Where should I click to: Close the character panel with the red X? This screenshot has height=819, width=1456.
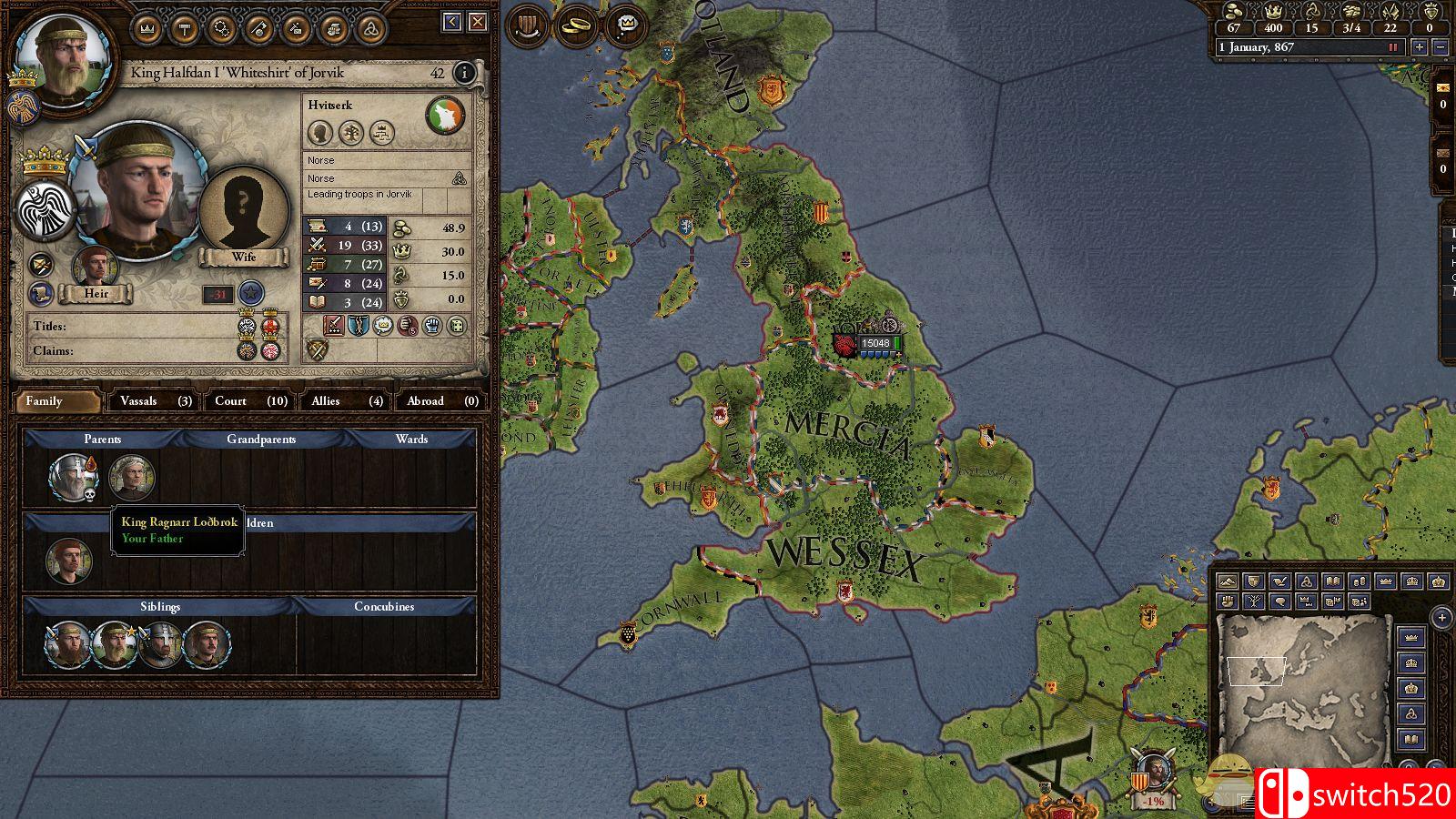477,22
